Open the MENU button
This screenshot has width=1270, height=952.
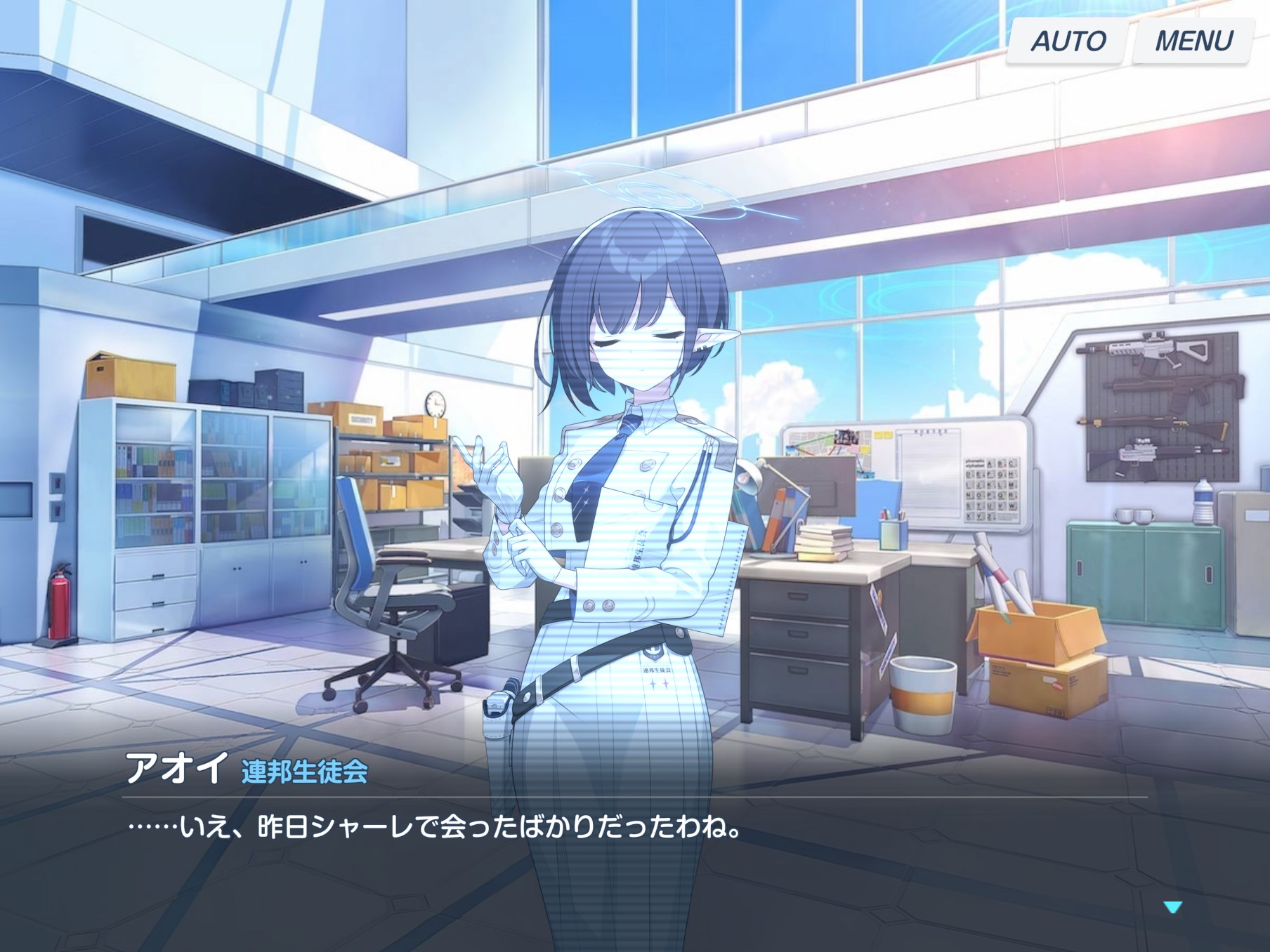(x=1193, y=41)
